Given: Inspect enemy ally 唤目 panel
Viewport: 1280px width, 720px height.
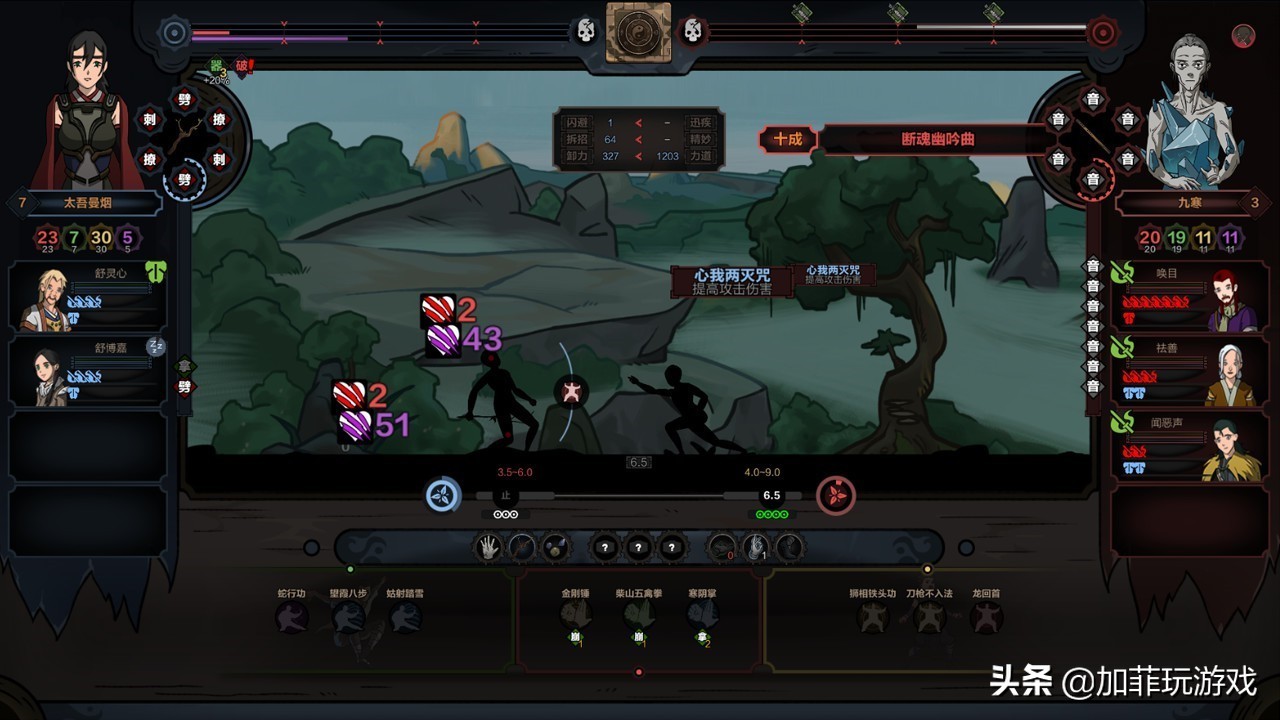Looking at the screenshot, I should point(1185,297).
